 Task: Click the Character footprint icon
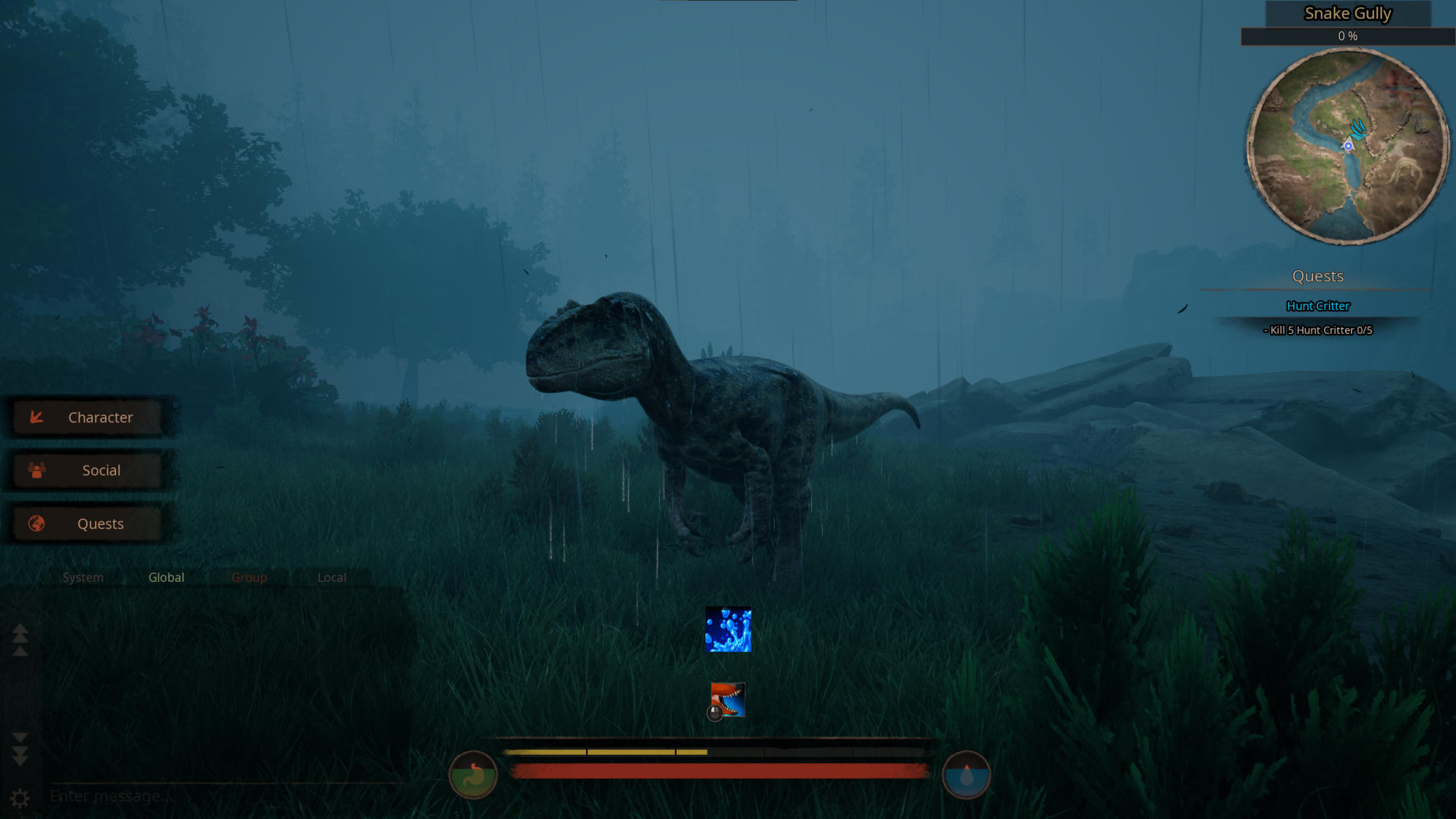point(37,417)
